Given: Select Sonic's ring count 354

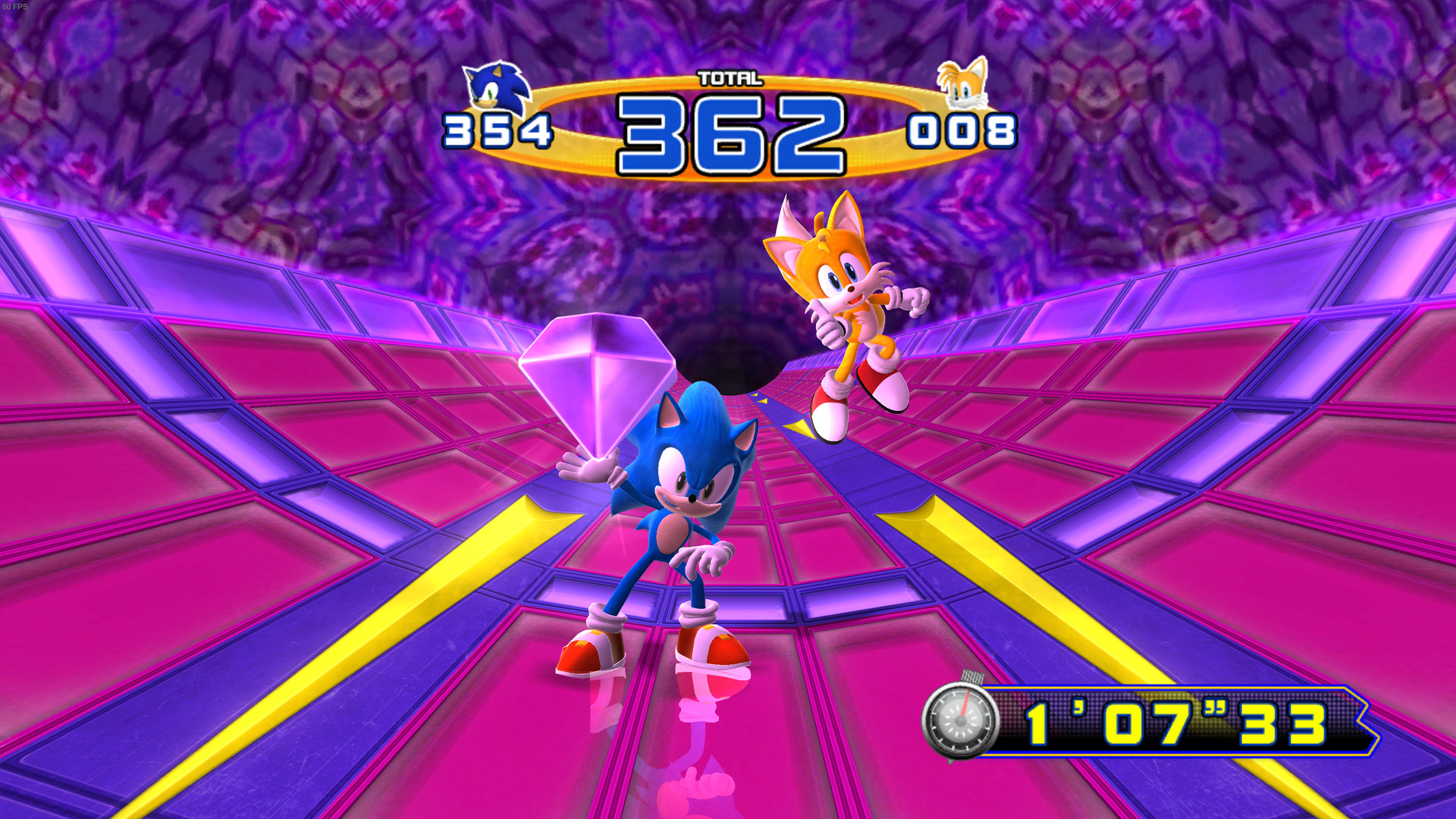Looking at the screenshot, I should point(497,130).
